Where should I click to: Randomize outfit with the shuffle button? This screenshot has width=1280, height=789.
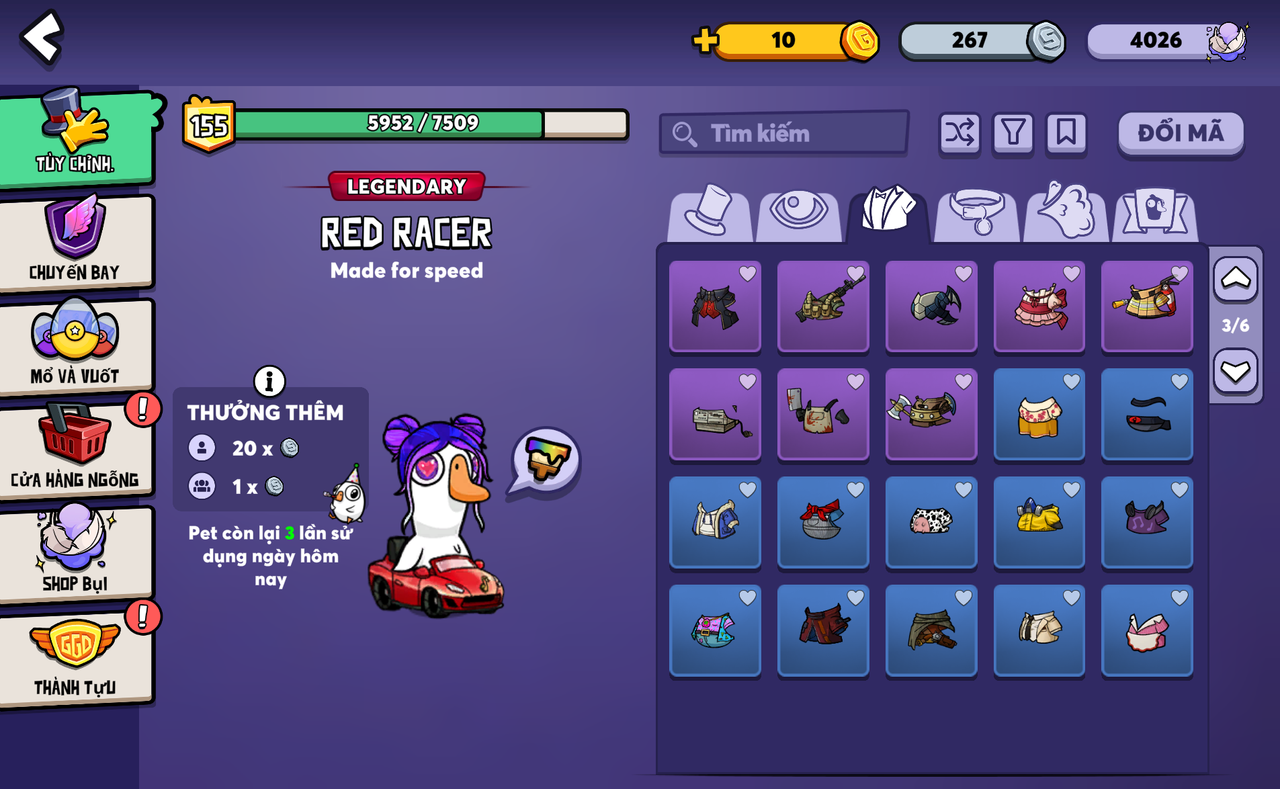pos(959,133)
